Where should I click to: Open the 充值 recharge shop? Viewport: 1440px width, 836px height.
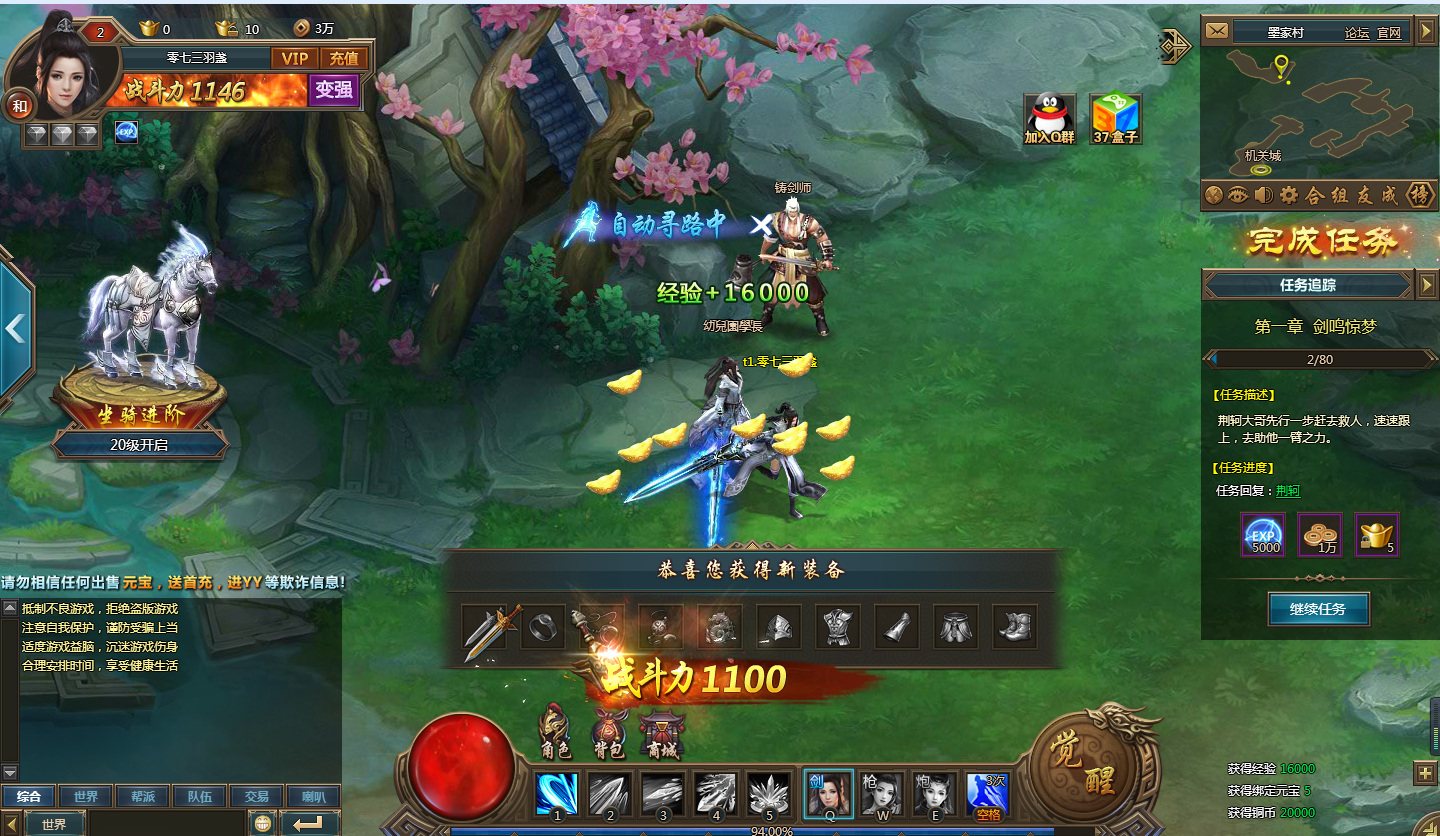[x=344, y=58]
